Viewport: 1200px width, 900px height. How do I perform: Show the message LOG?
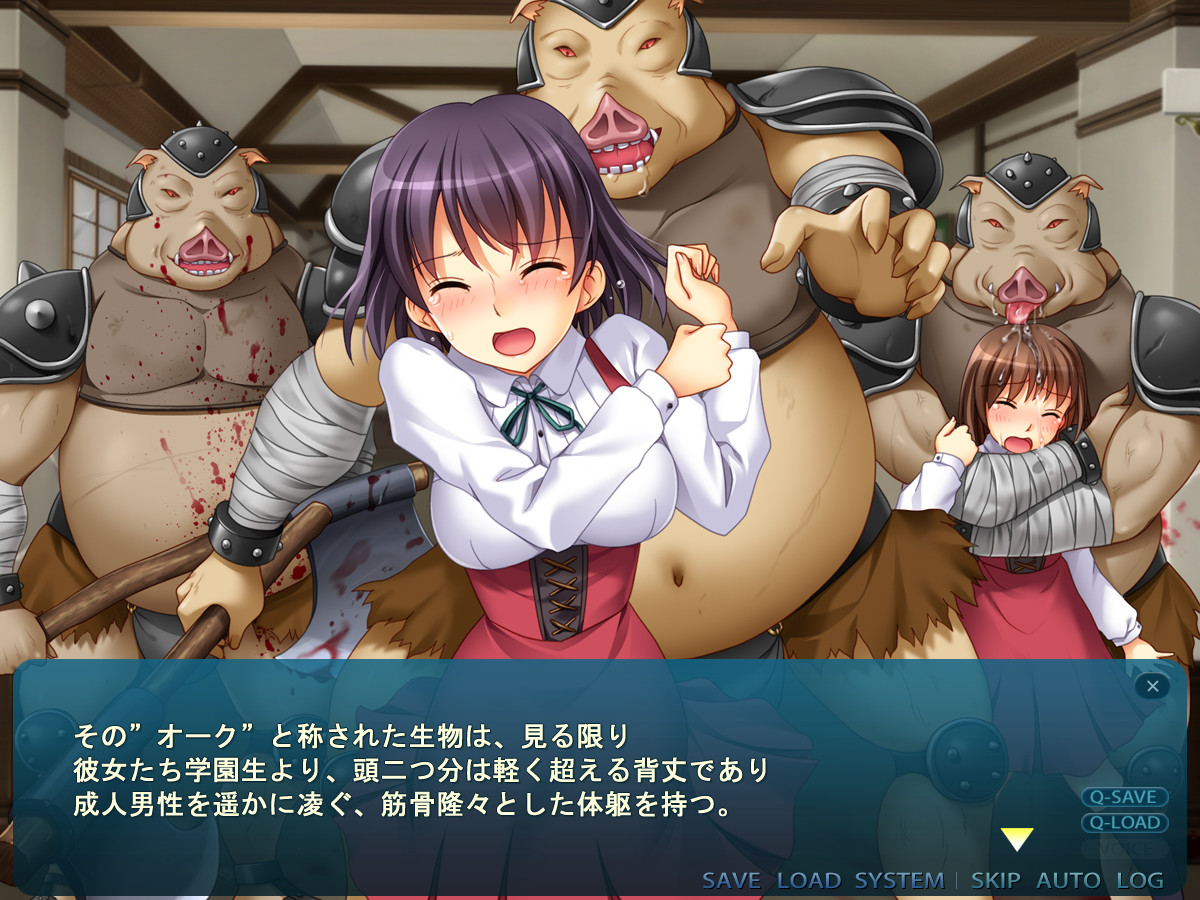click(x=1140, y=881)
